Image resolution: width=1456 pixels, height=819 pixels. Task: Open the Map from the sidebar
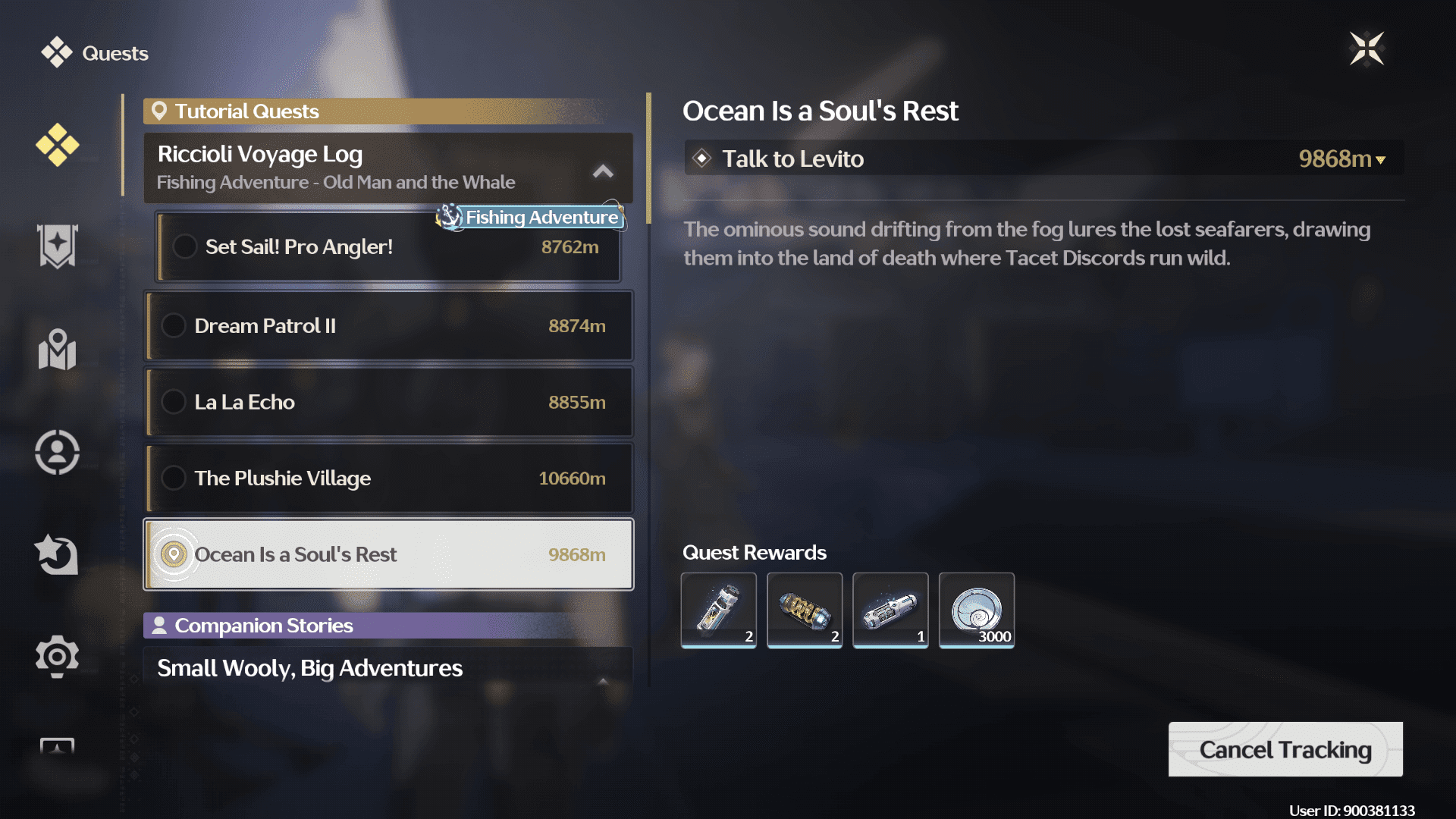[57, 350]
